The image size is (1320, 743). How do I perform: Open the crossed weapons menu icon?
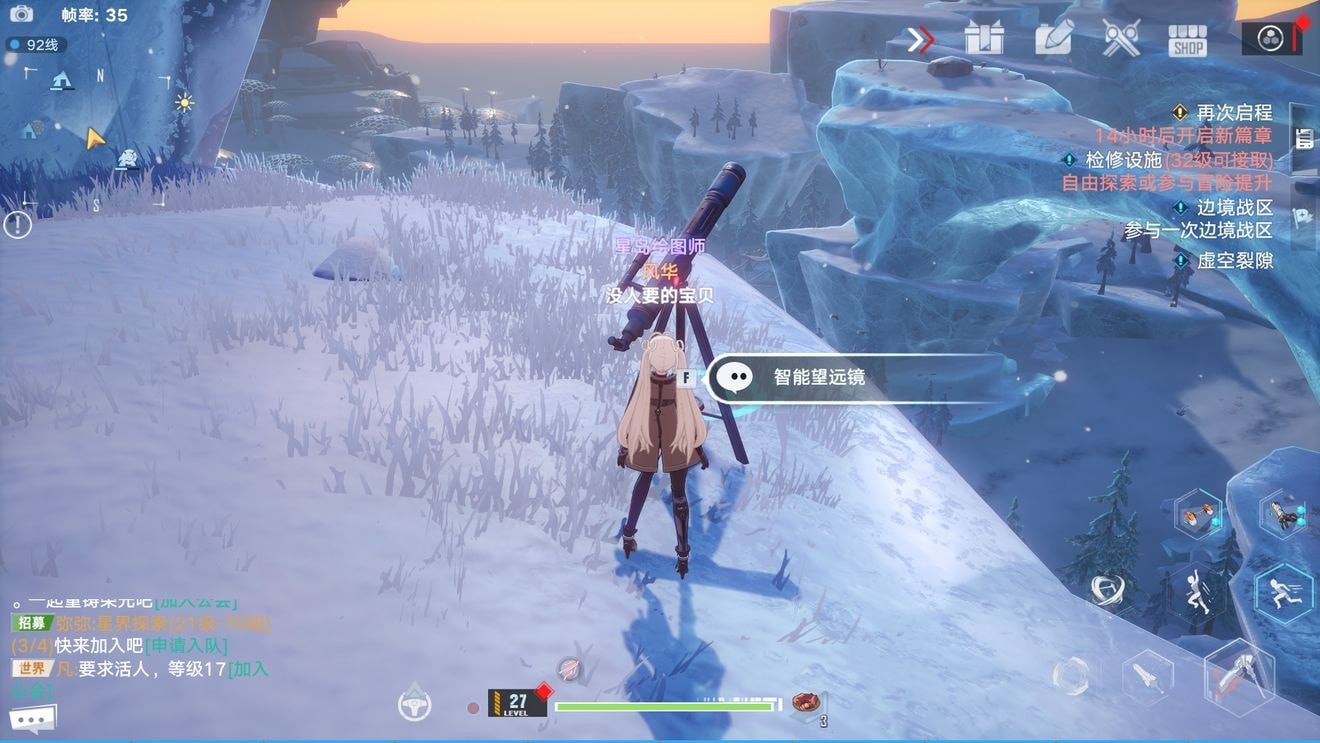1121,39
